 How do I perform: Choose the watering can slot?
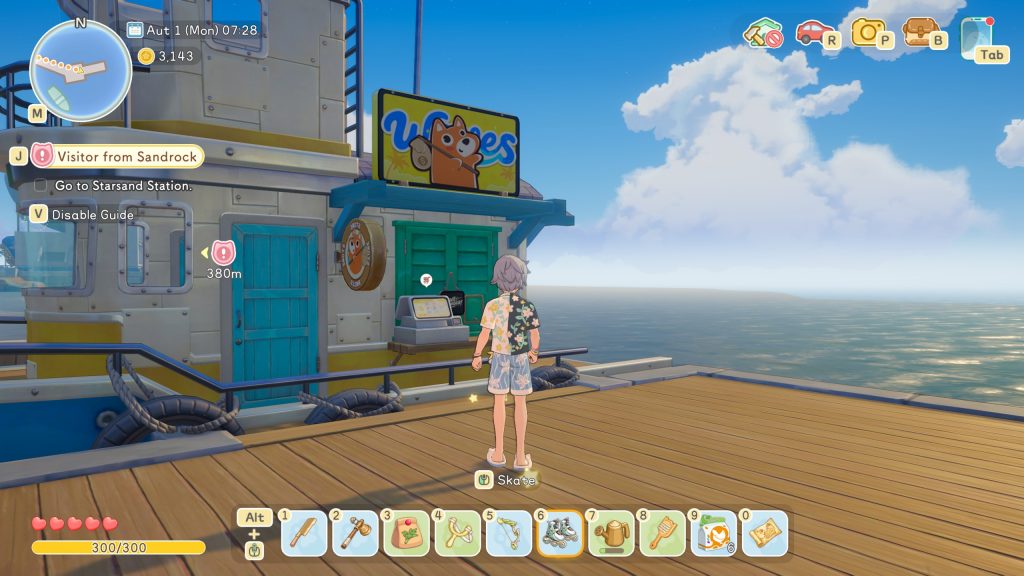coord(610,534)
